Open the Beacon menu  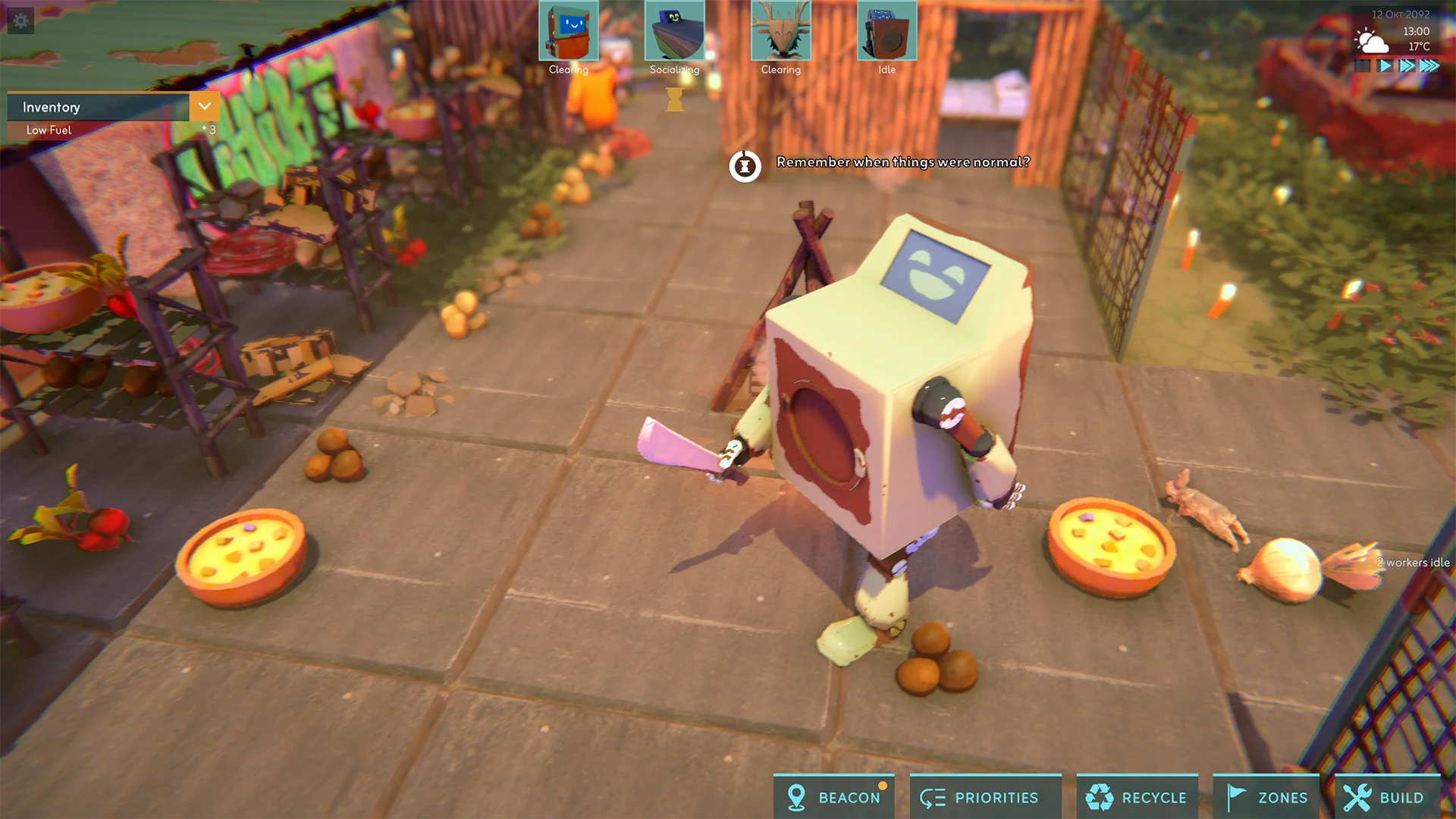tap(834, 797)
